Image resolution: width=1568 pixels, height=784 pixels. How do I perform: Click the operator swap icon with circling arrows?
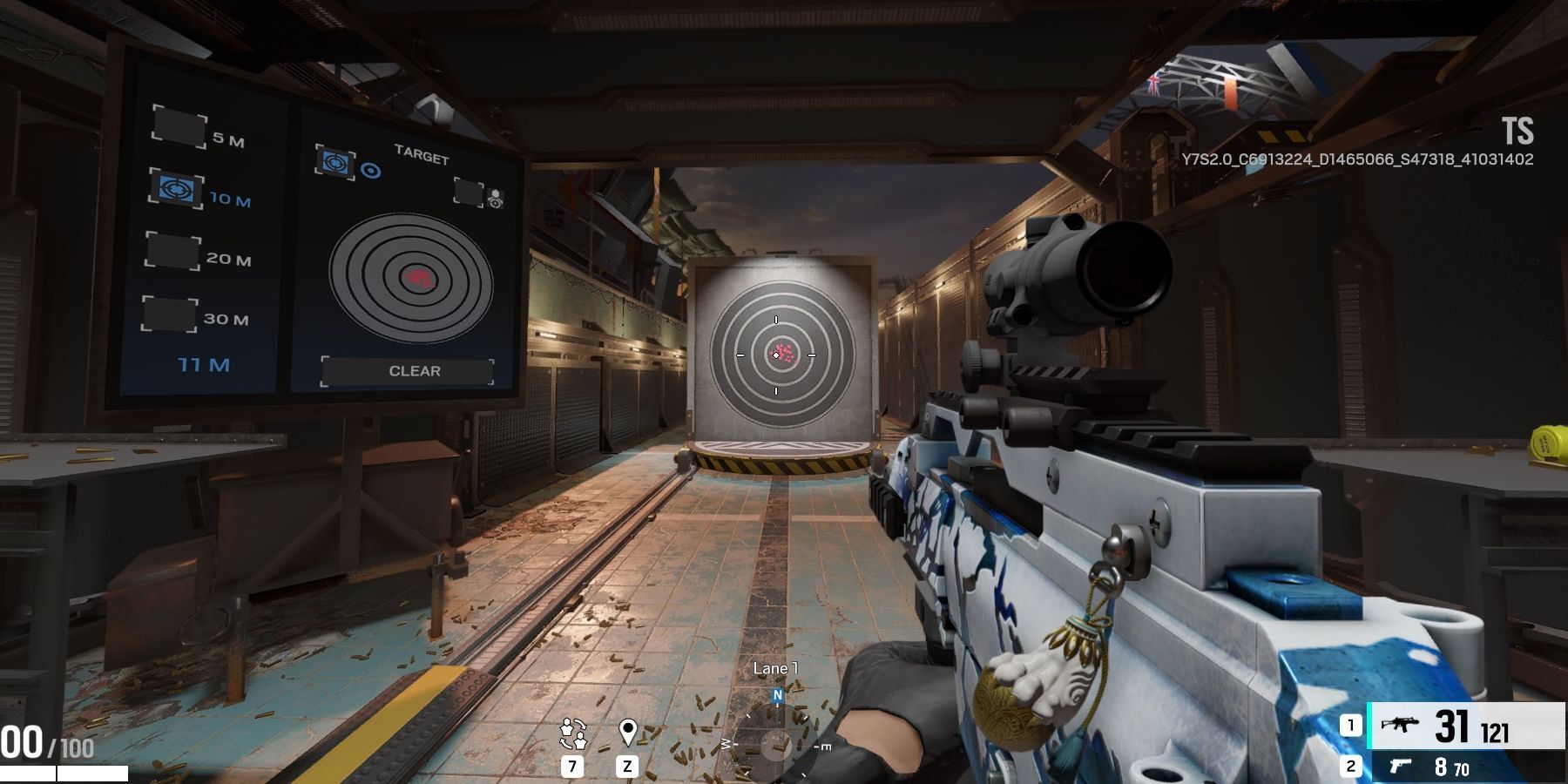[572, 733]
